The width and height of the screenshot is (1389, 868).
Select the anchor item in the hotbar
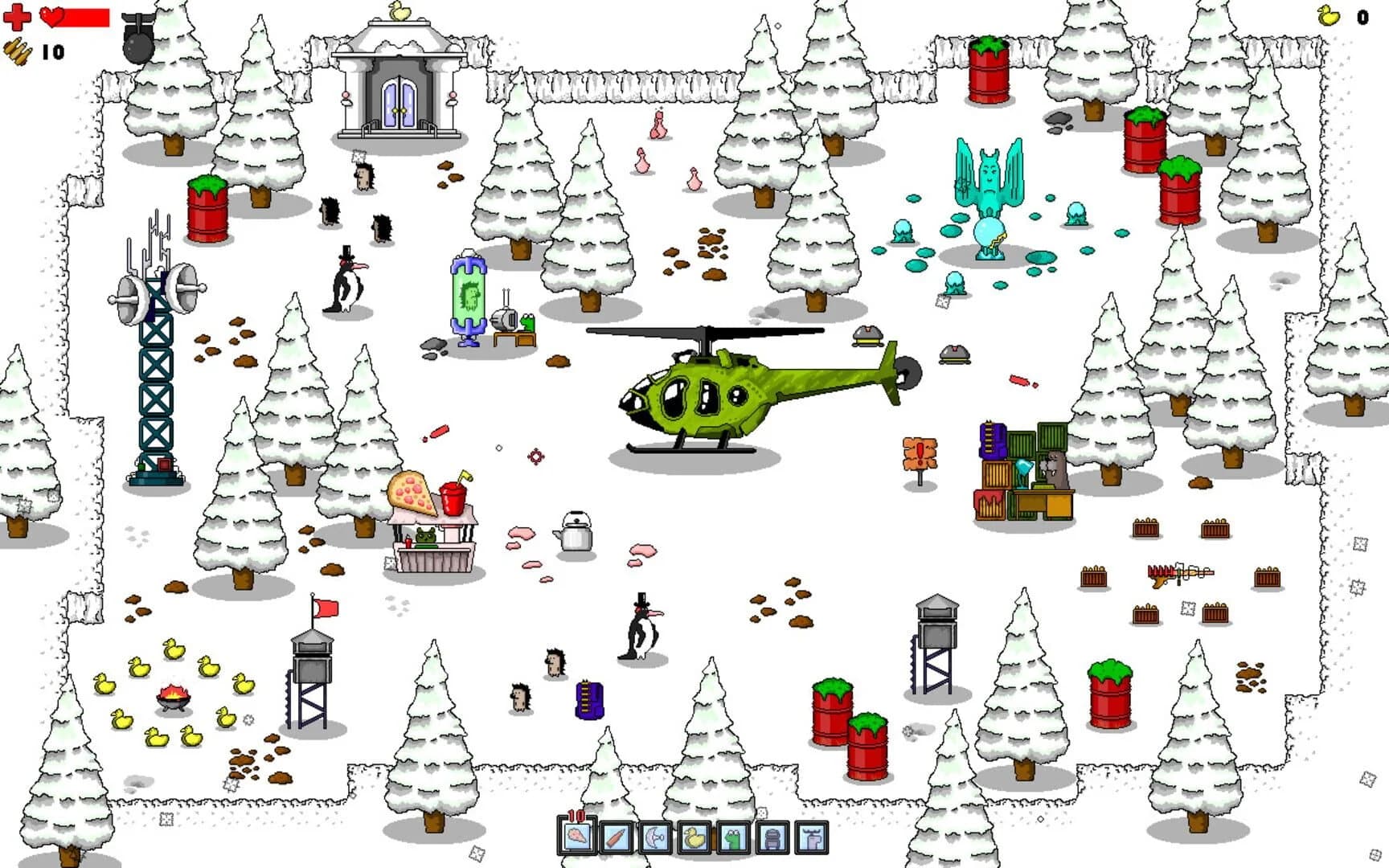pyautogui.click(x=654, y=838)
